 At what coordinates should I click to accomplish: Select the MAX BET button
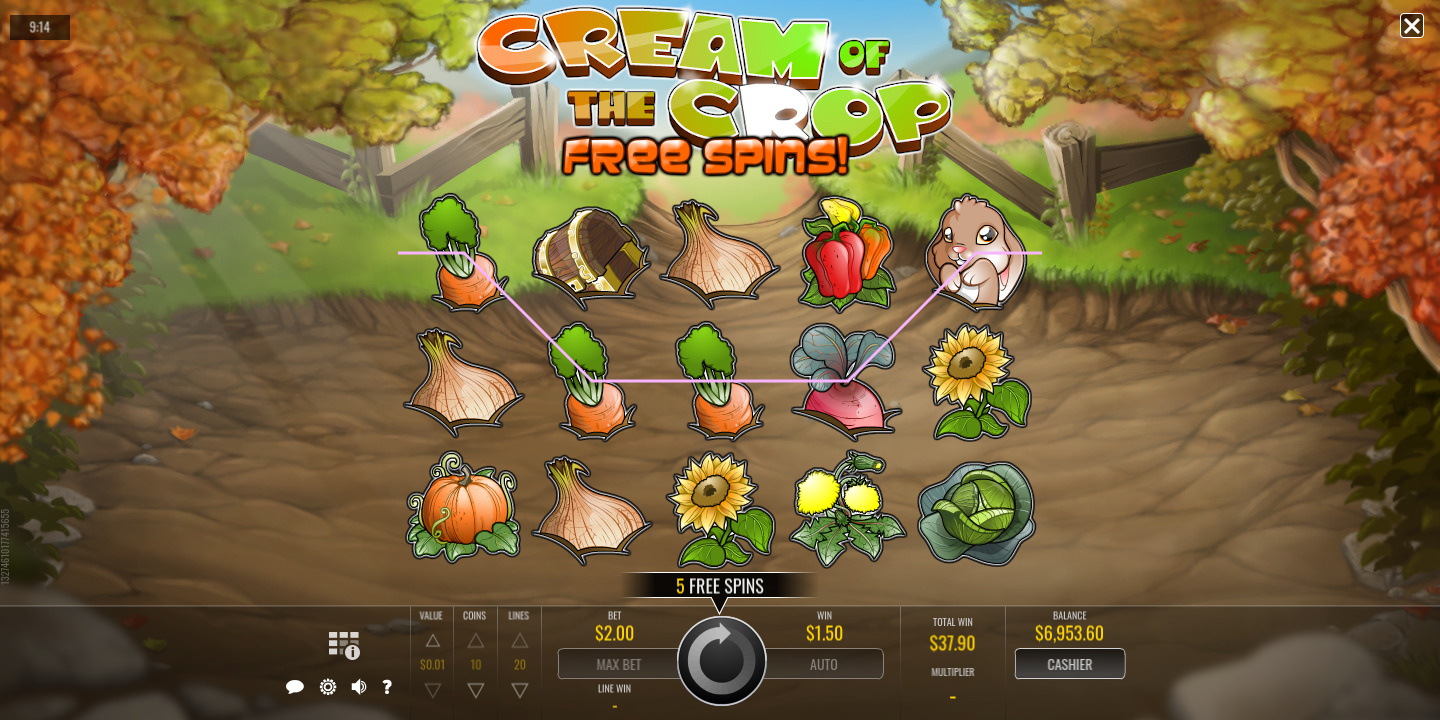coord(618,664)
